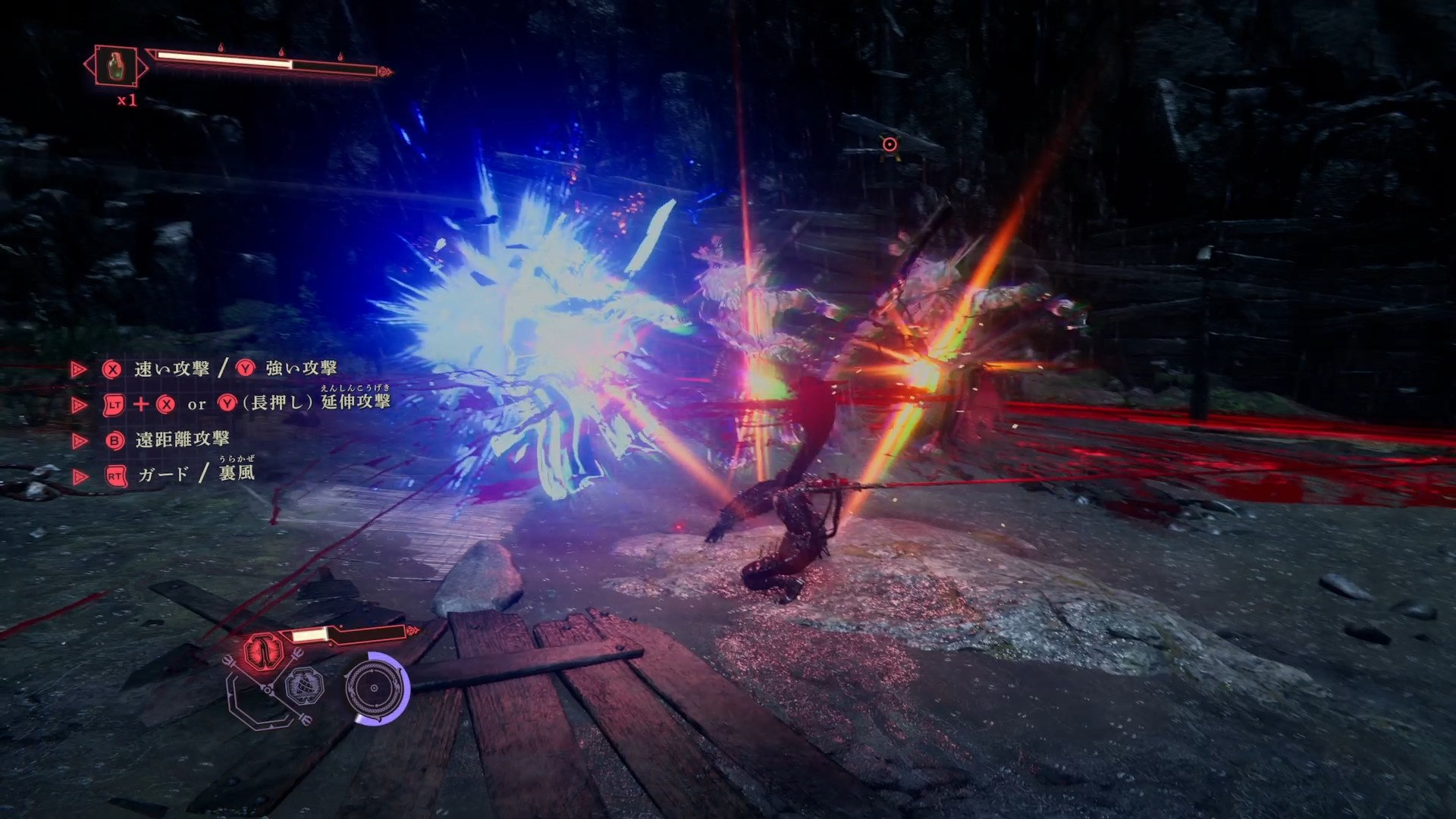The image size is (1456, 819).
Task: Select the green healing flask item slot
Action: pyautogui.click(x=115, y=66)
